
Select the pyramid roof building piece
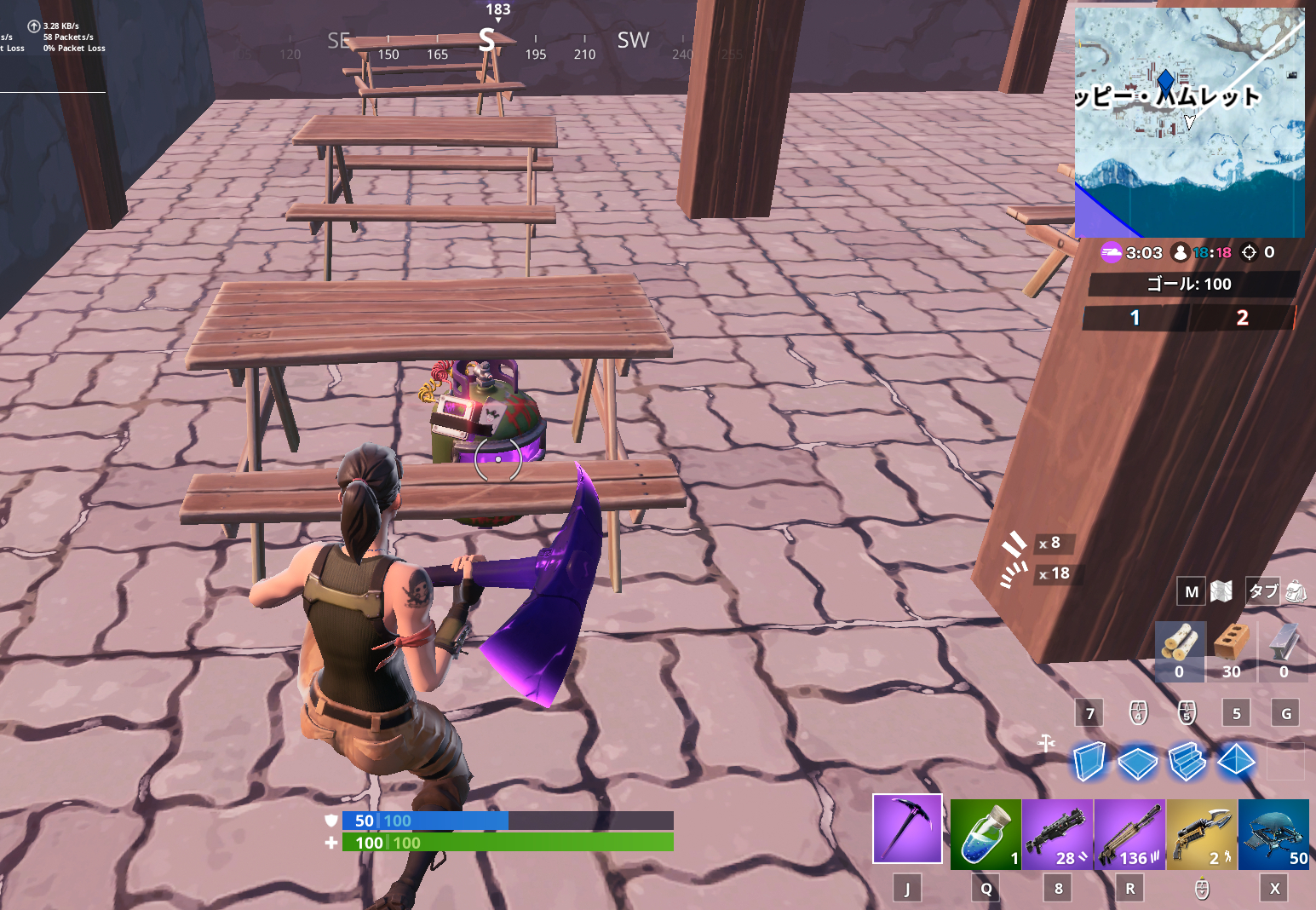pos(1236,759)
